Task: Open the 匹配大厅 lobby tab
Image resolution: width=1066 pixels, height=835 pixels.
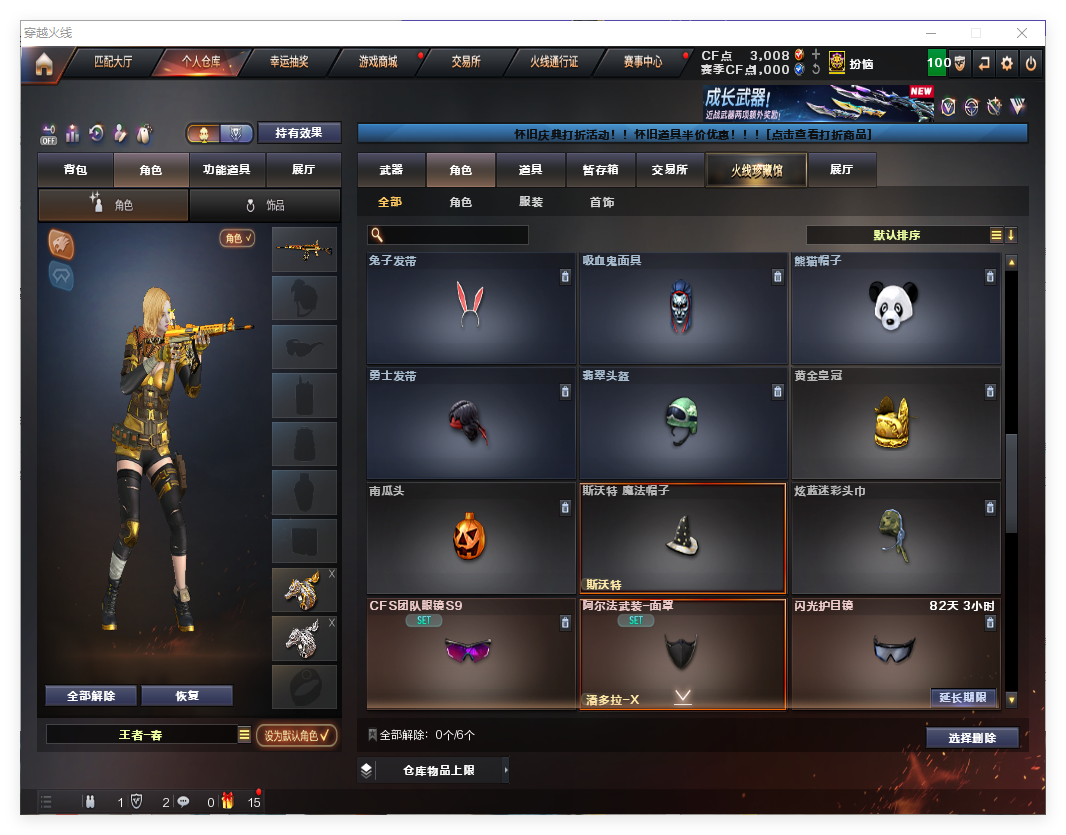Action: tap(112, 62)
